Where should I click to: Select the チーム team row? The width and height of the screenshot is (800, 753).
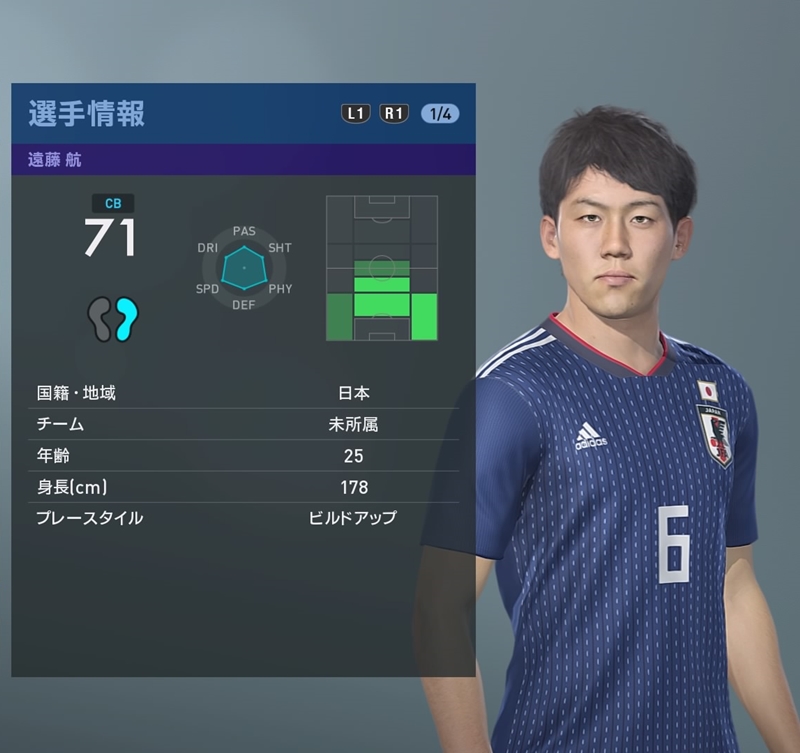[243, 424]
